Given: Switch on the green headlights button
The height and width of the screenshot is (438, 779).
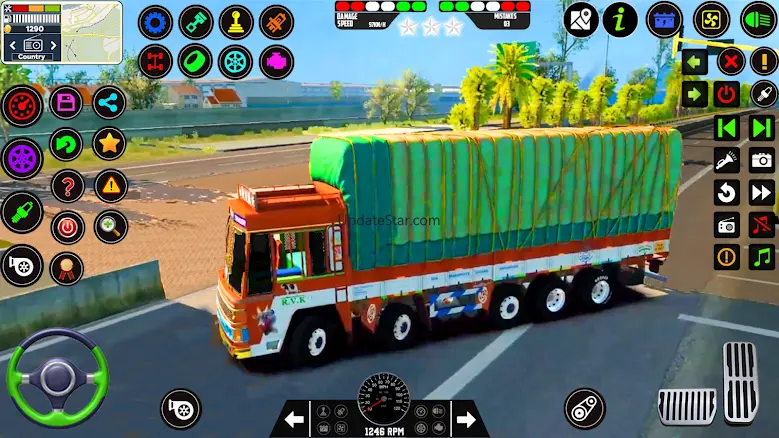Looking at the screenshot, I should pos(759,19).
